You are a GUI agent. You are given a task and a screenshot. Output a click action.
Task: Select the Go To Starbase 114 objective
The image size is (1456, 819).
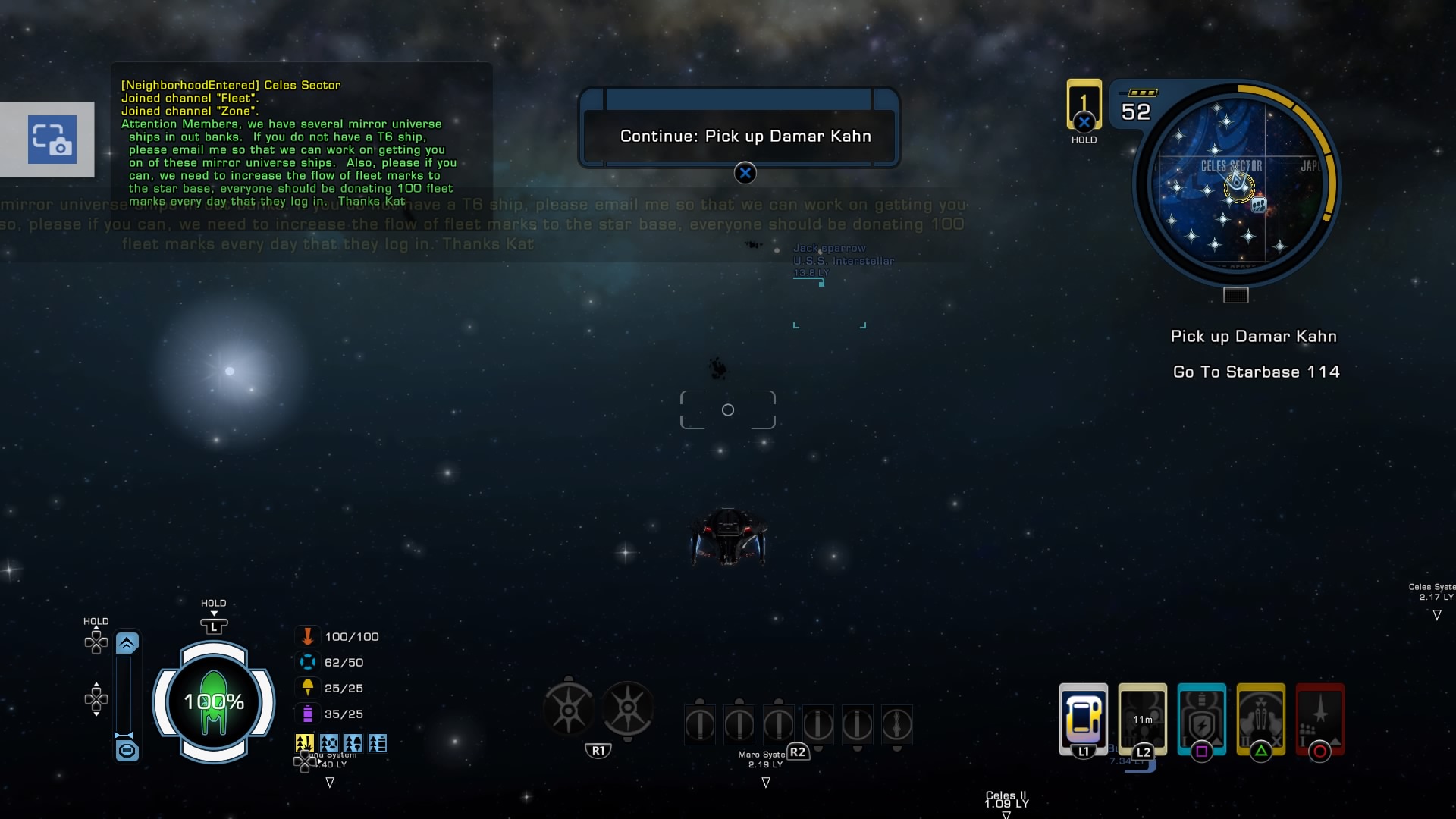[1256, 372]
